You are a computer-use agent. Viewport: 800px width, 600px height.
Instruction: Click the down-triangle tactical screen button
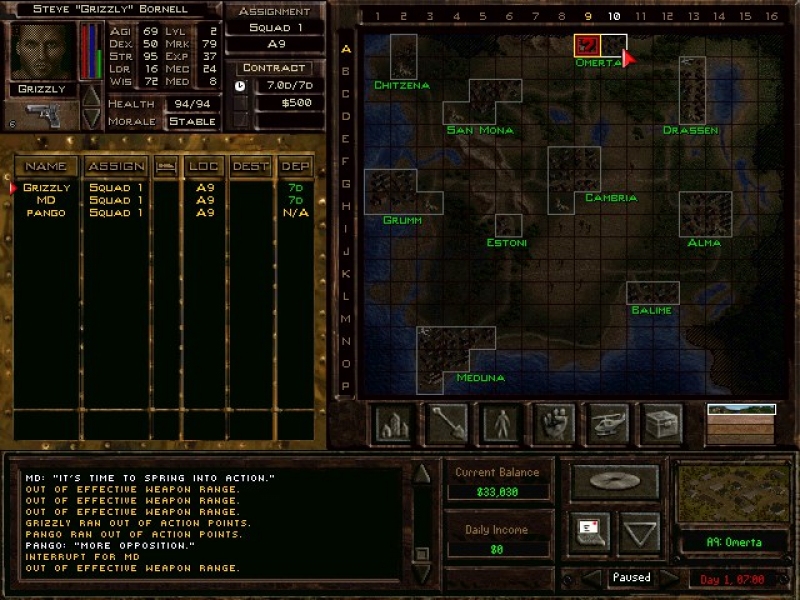640,532
